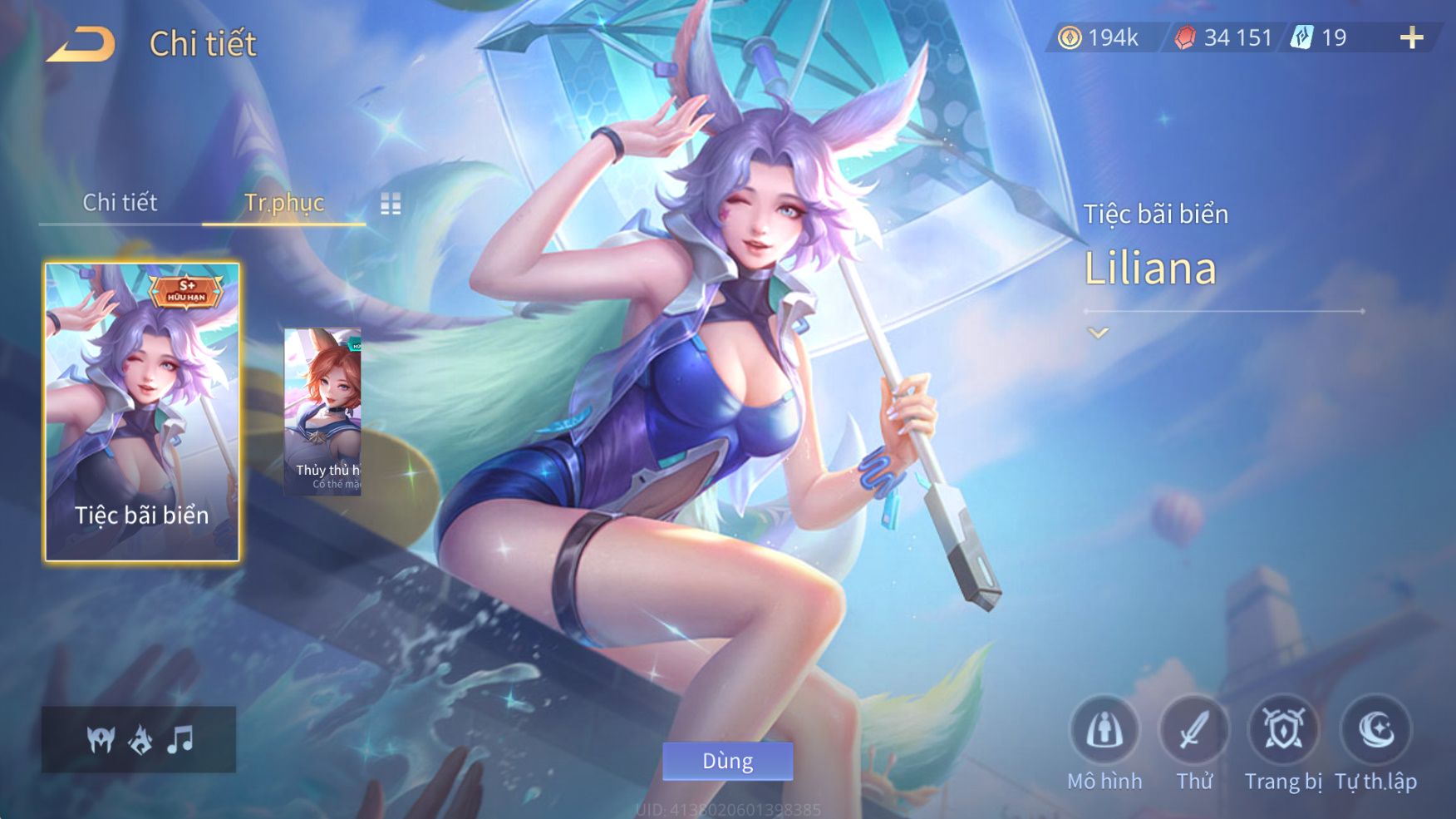1456x819 pixels.
Task: Choose the Thủy thủ skin thumbnail
Action: (322, 412)
